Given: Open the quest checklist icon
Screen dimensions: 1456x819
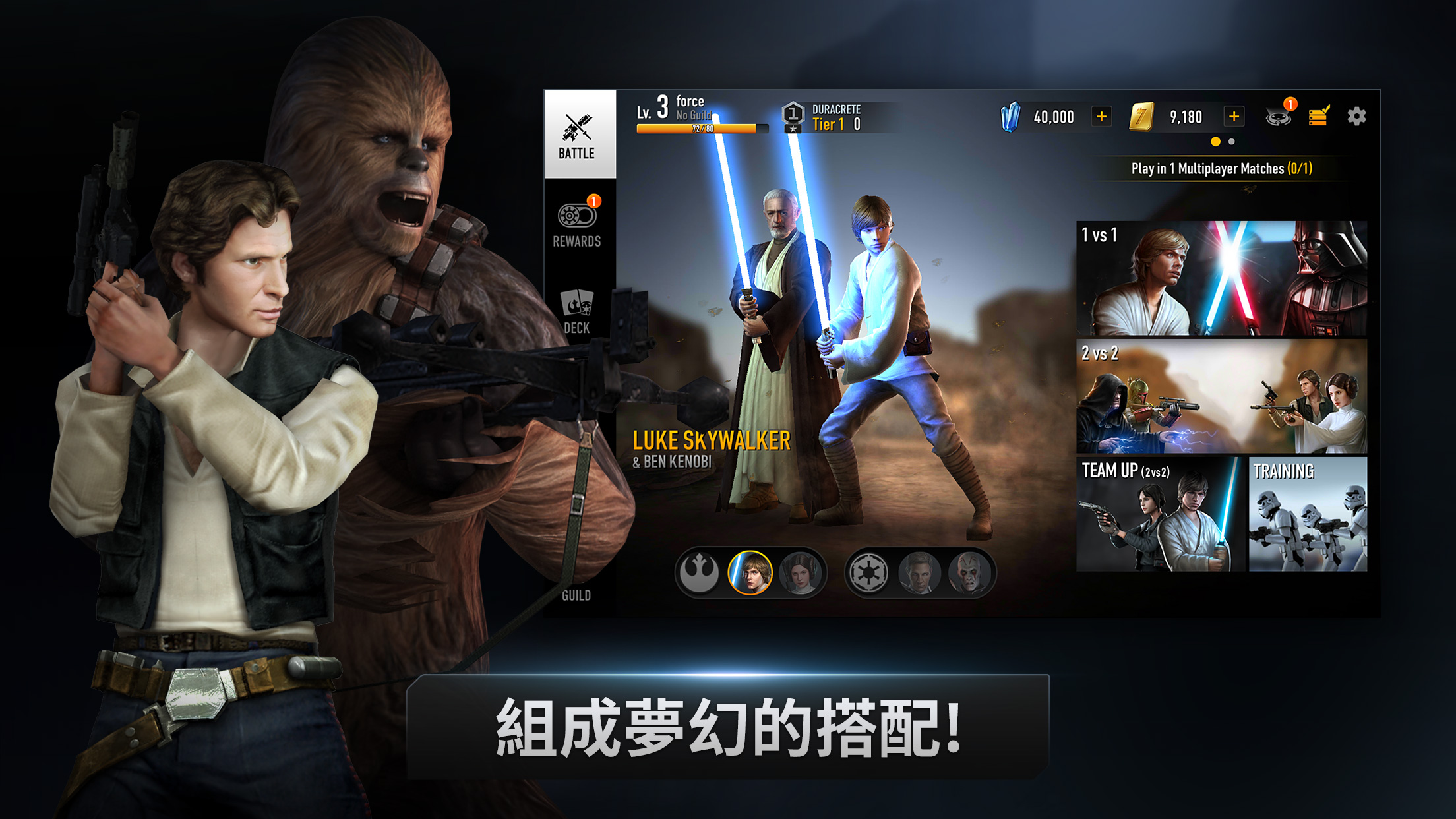Looking at the screenshot, I should tap(1318, 116).
